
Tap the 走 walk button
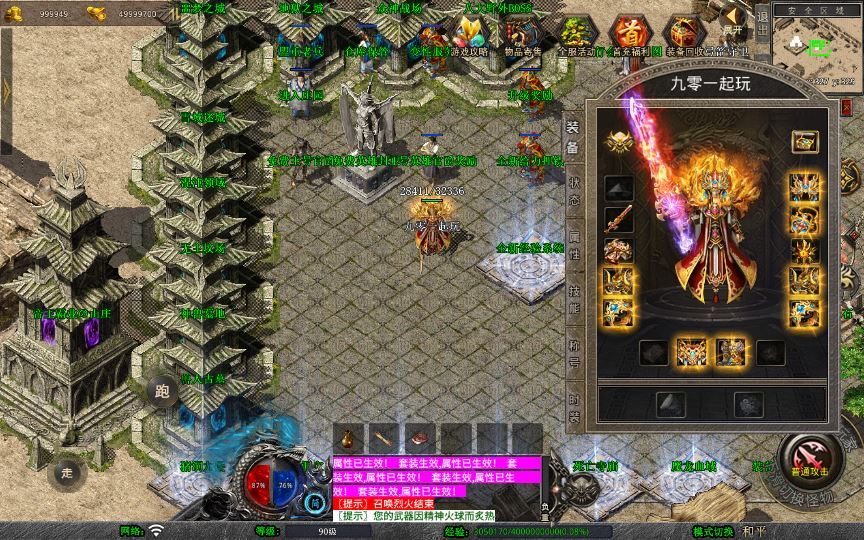point(67,471)
